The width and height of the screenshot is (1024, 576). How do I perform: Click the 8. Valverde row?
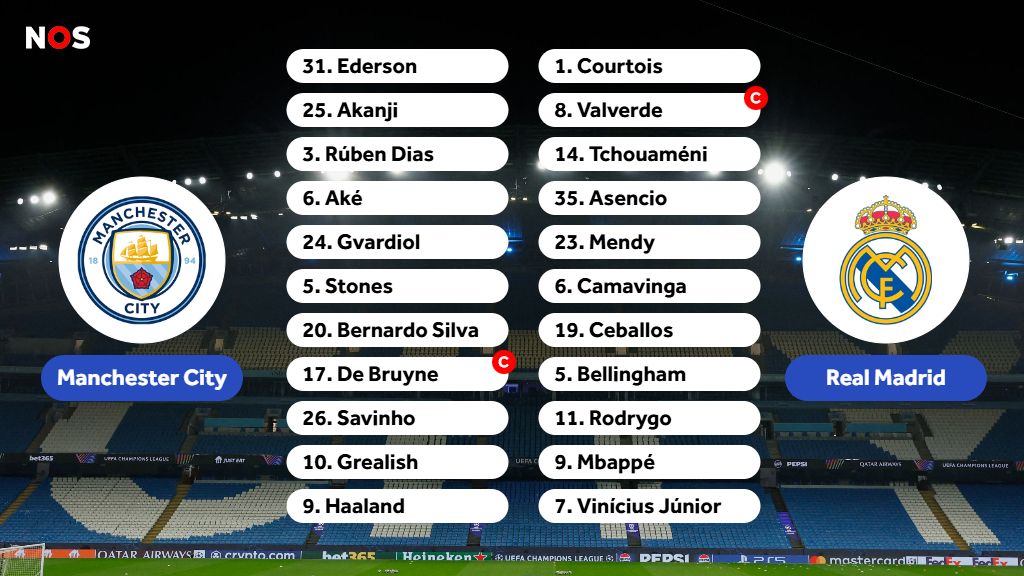click(649, 110)
